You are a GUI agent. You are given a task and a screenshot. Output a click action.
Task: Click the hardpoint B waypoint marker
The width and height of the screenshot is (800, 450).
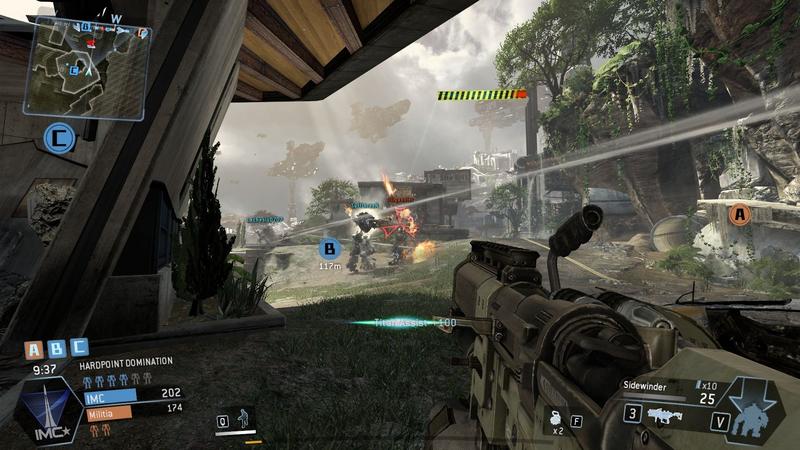[x=329, y=248]
